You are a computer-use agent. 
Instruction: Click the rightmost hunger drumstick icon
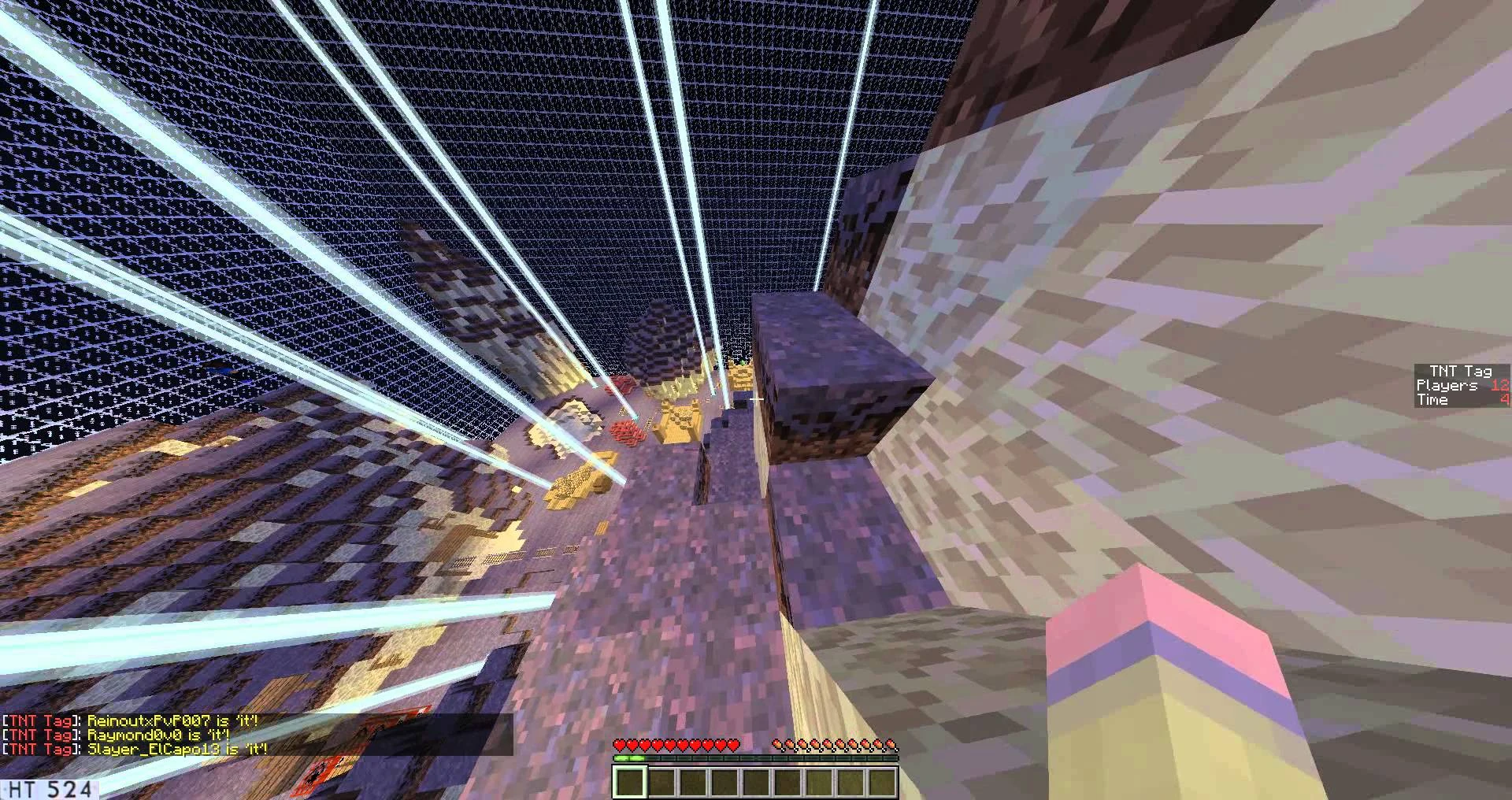click(x=890, y=743)
